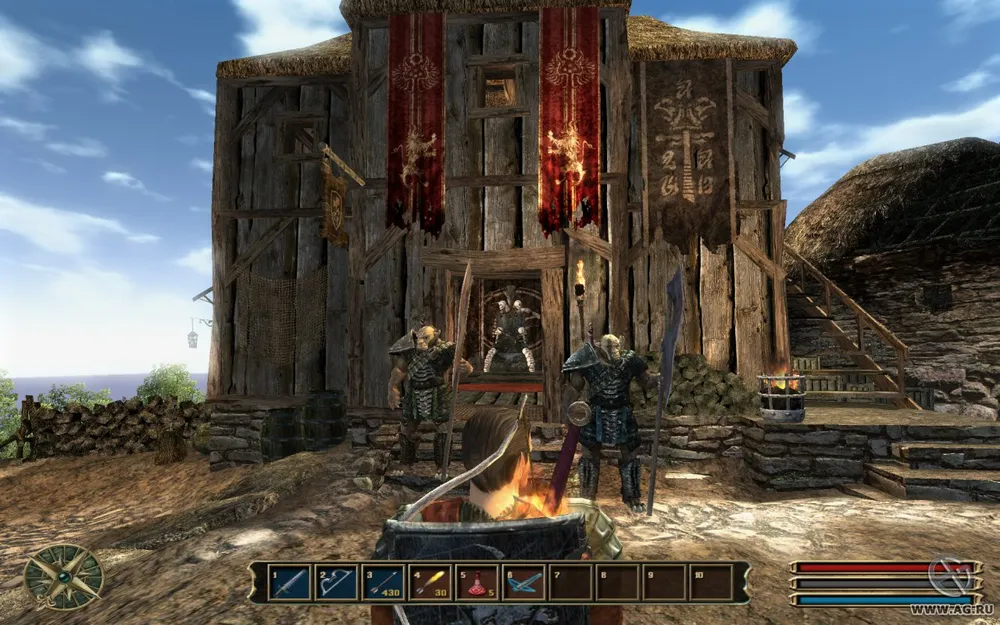The width and height of the screenshot is (1000, 625).
Task: Equip the bow from hotbar slot 2
Action: [x=336, y=582]
